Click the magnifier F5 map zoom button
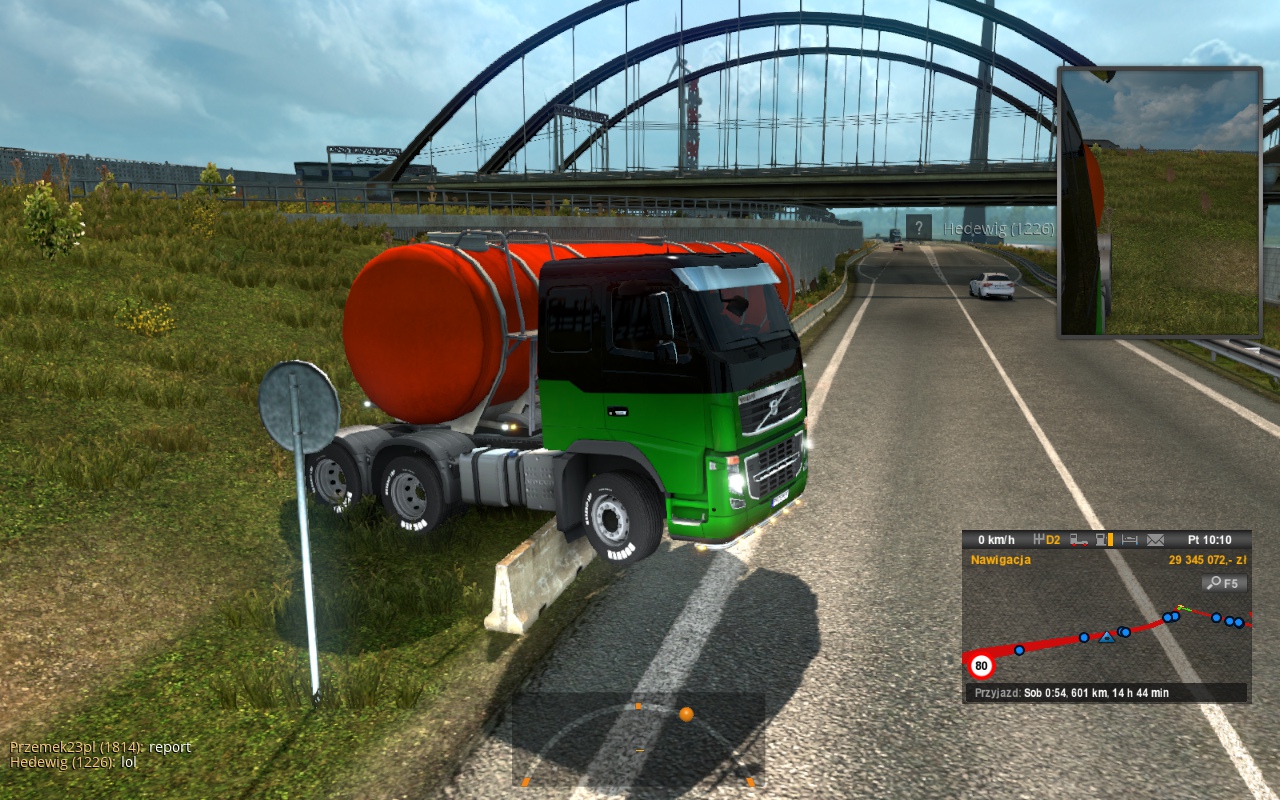Screen dimensions: 1280x800 coord(1224,583)
